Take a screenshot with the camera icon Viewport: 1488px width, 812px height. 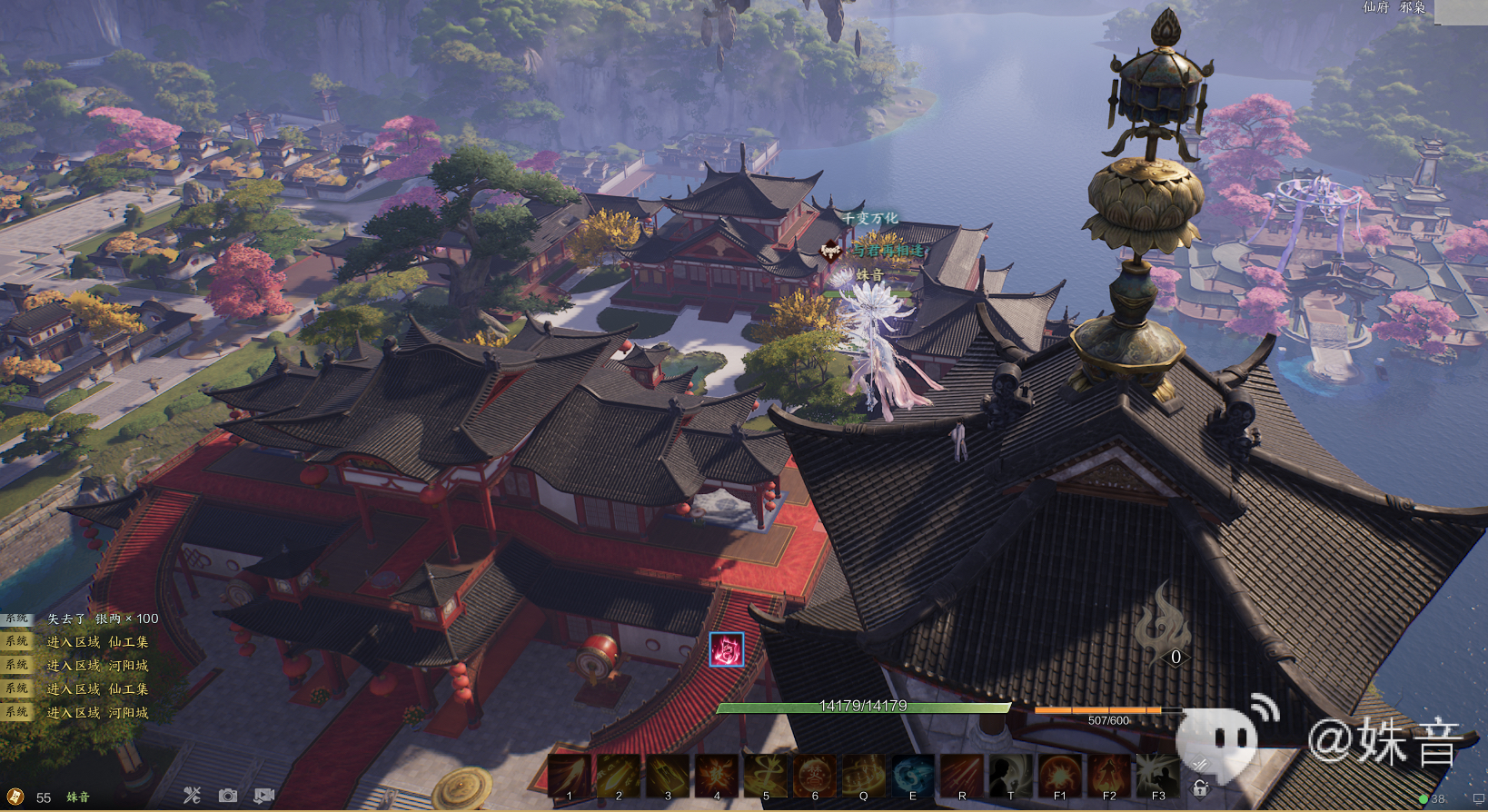tap(228, 796)
